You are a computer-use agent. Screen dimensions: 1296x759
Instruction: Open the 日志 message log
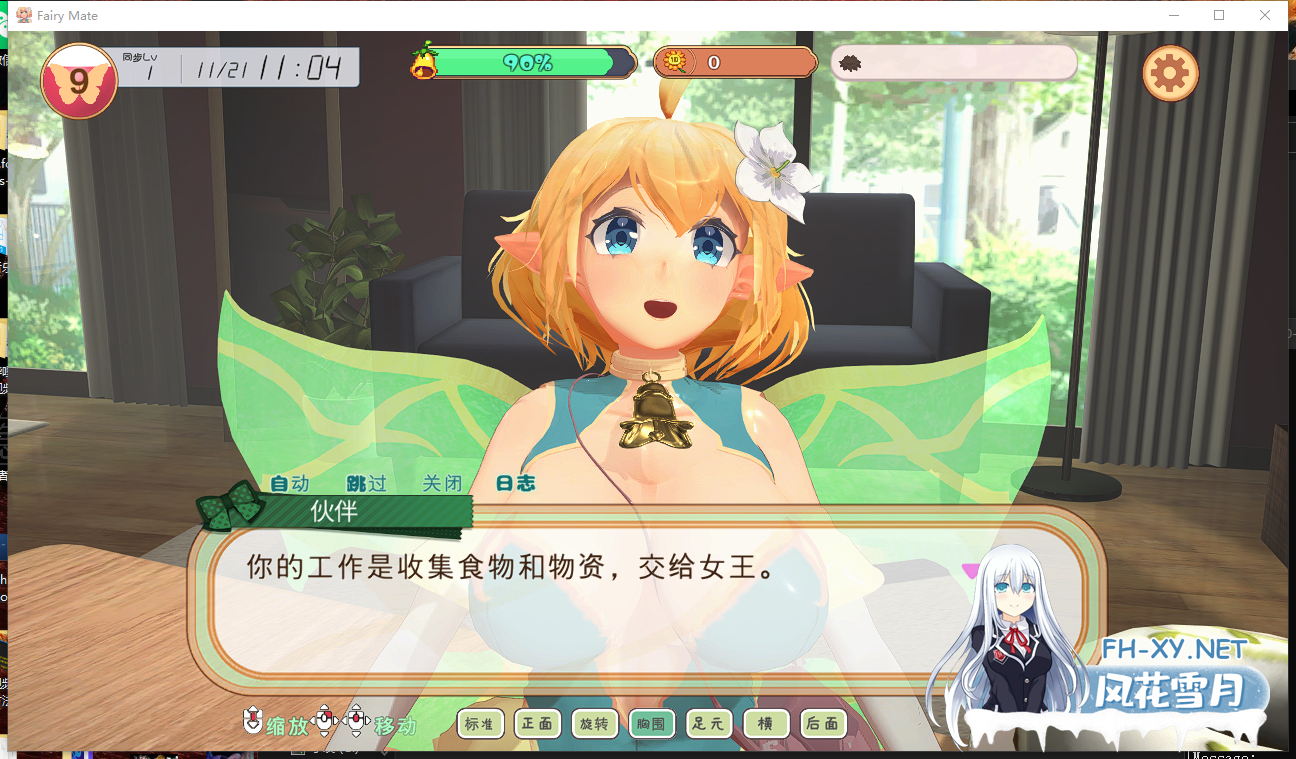click(x=518, y=483)
